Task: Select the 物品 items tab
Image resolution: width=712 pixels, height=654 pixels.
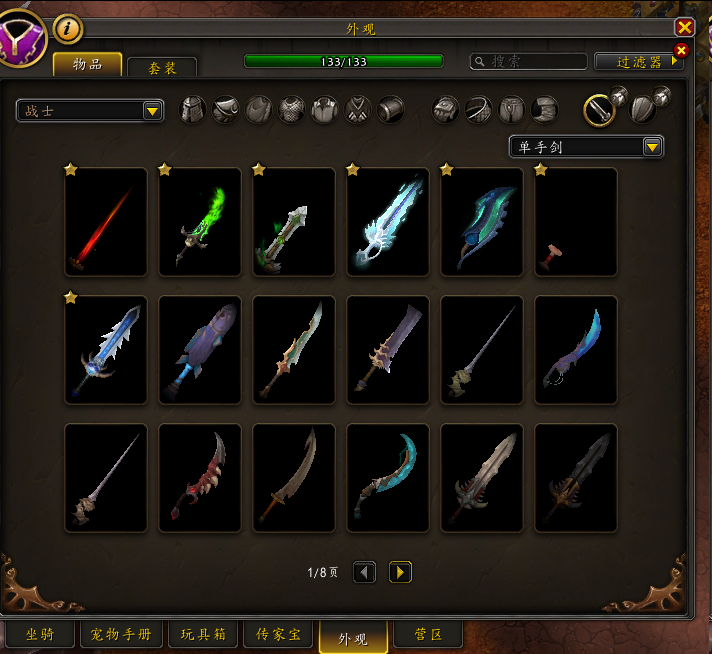Action: click(x=88, y=65)
